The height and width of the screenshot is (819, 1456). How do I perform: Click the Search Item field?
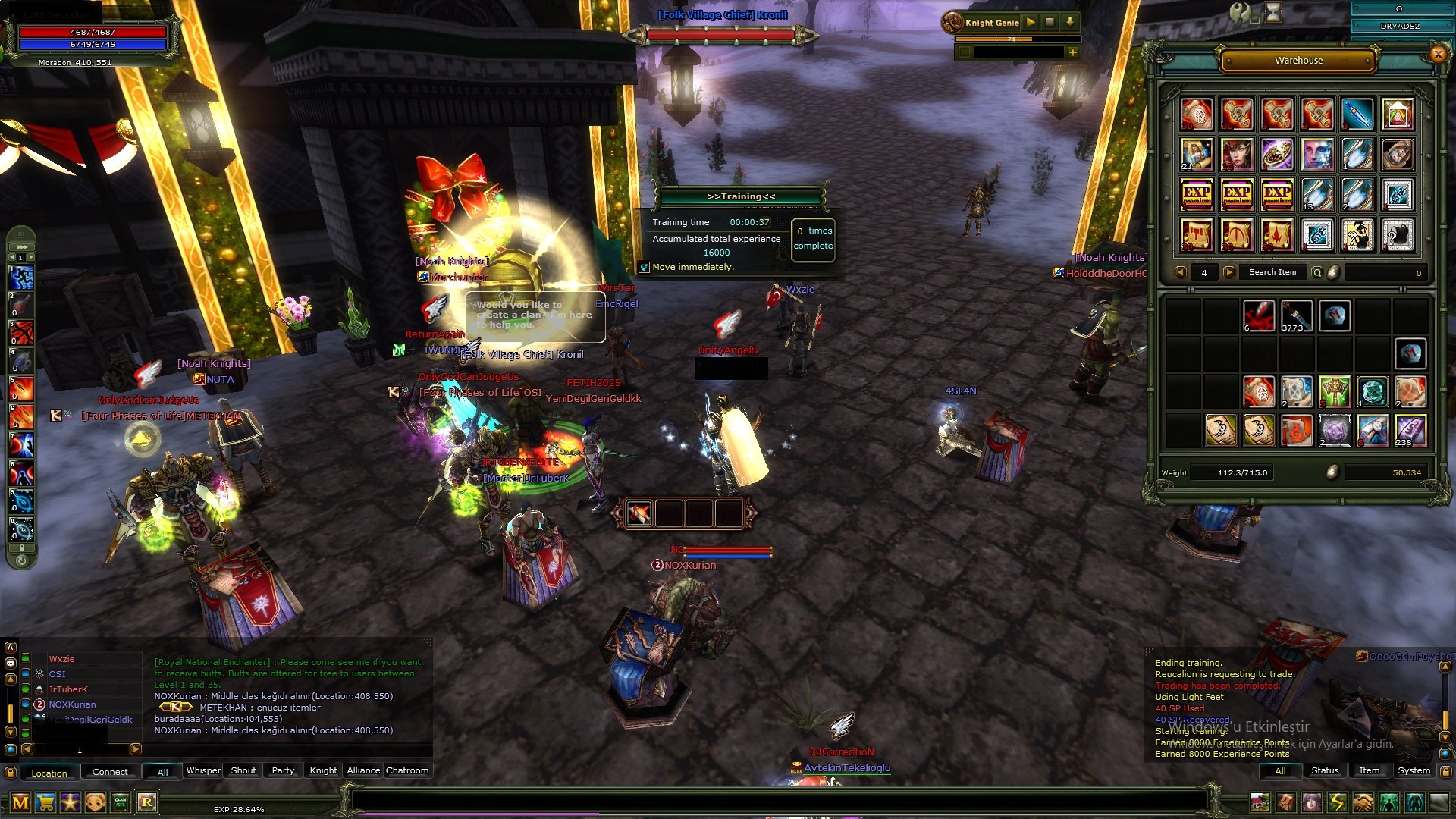(x=1272, y=272)
